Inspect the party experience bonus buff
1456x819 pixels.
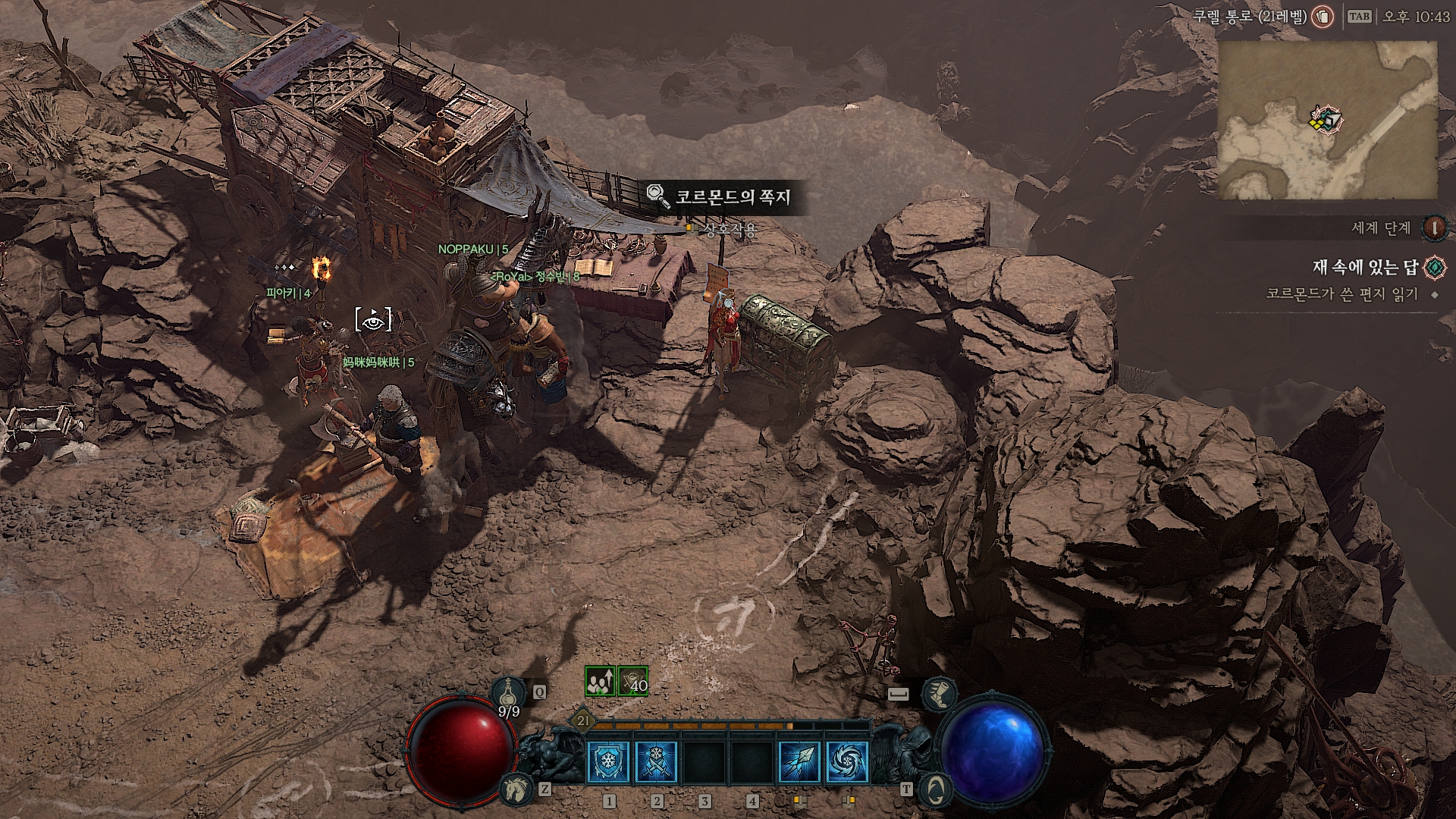pyautogui.click(x=600, y=681)
